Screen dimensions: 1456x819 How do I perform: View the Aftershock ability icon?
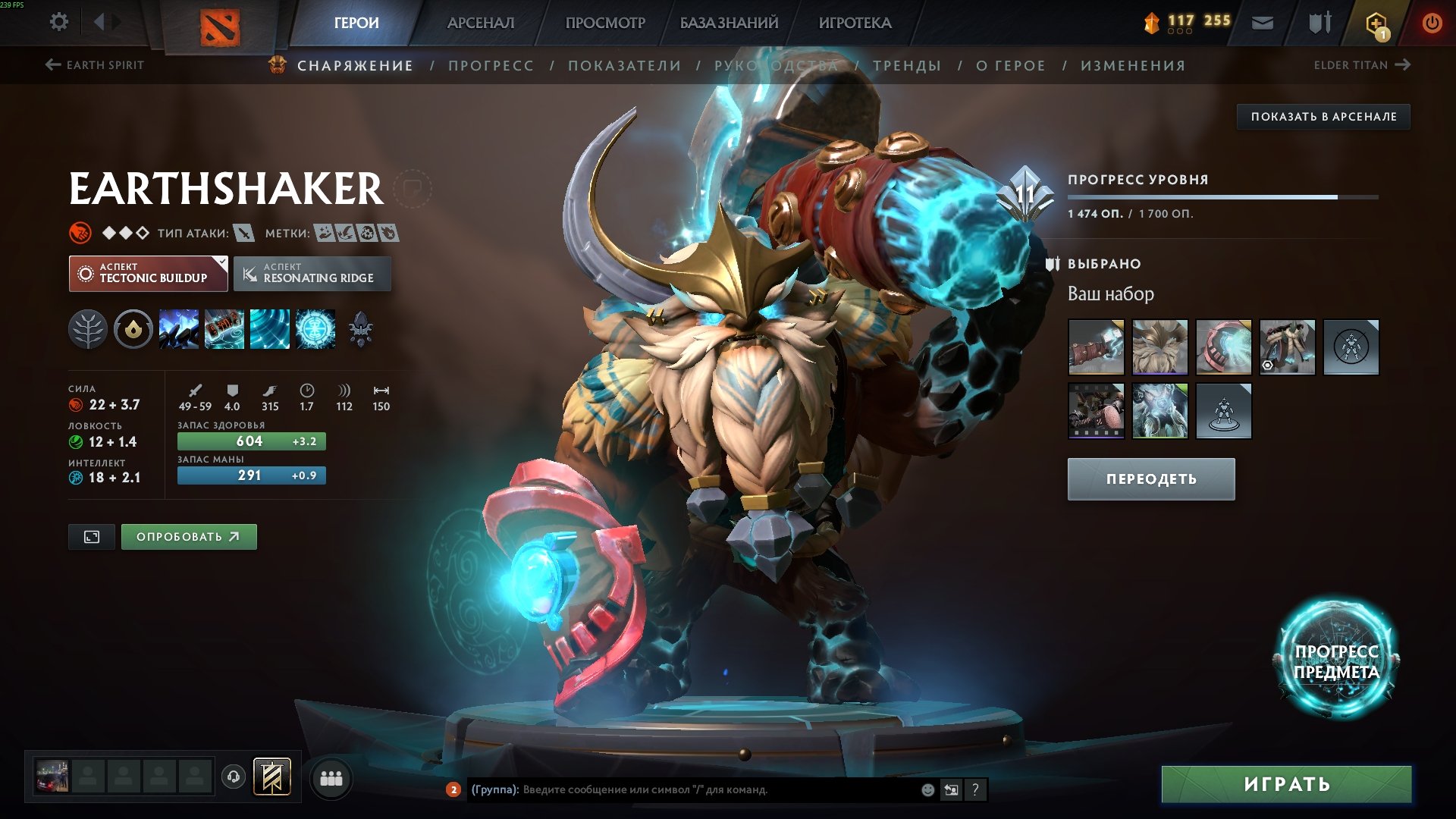click(269, 328)
